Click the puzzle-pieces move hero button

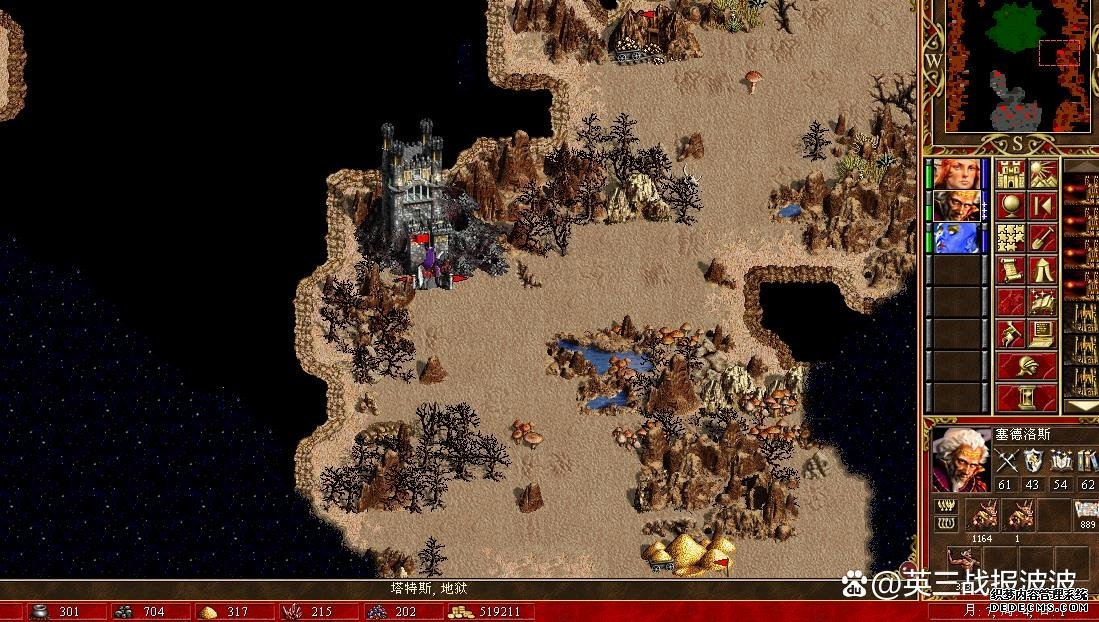1011,238
